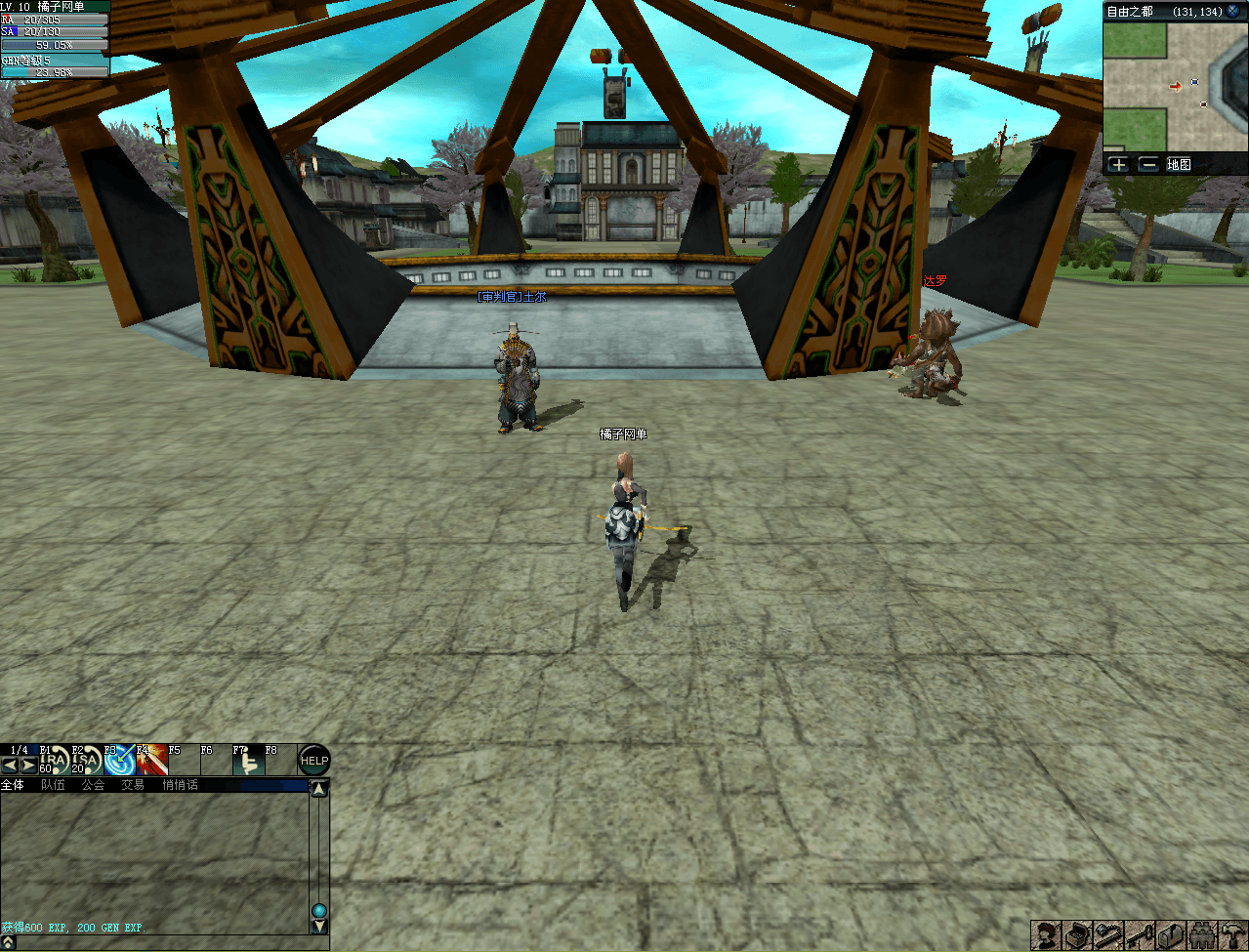Switch to the 悄悄话 whisper tab
This screenshot has width=1249, height=952.
(x=180, y=785)
